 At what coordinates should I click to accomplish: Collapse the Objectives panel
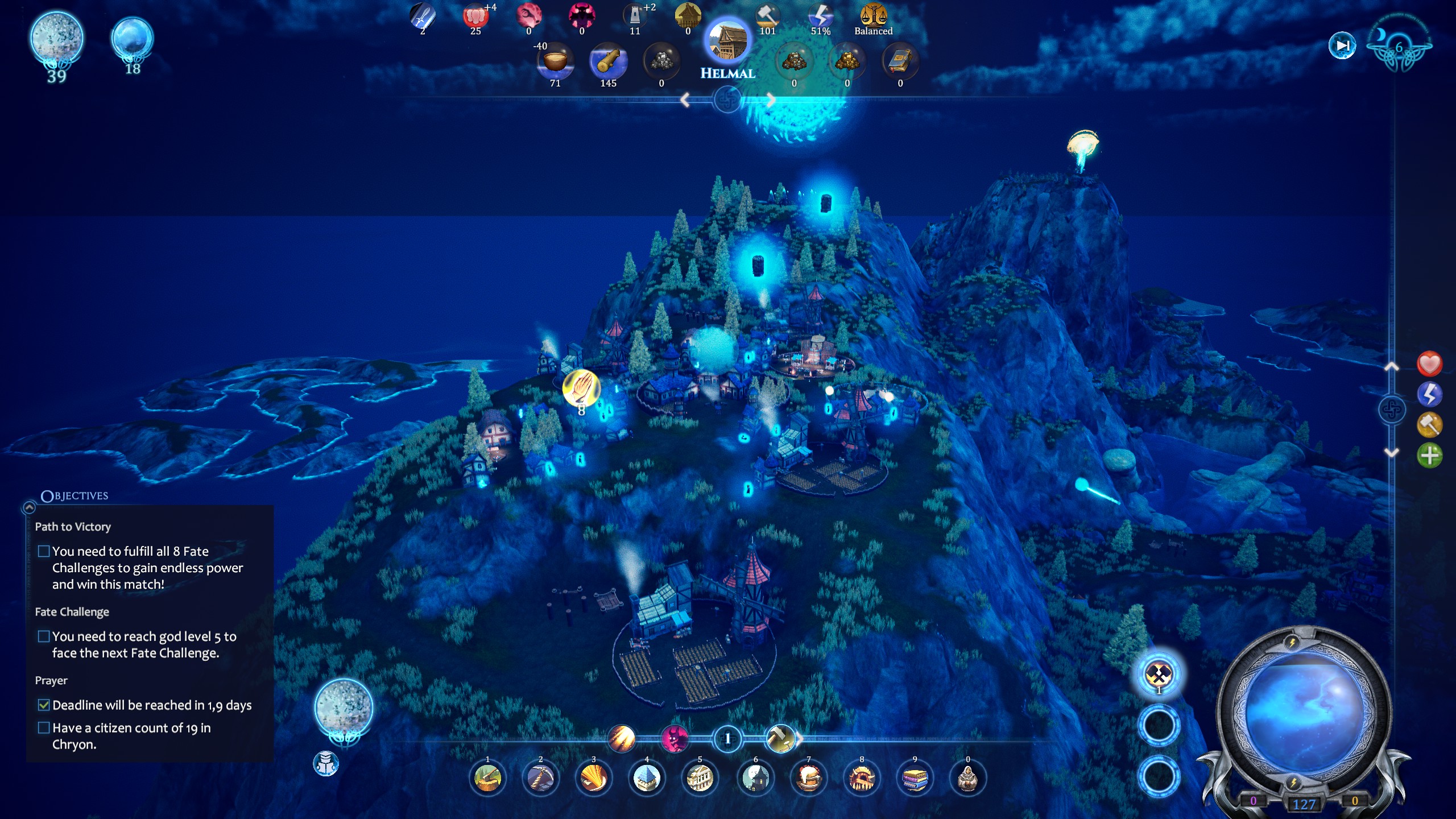[29, 507]
